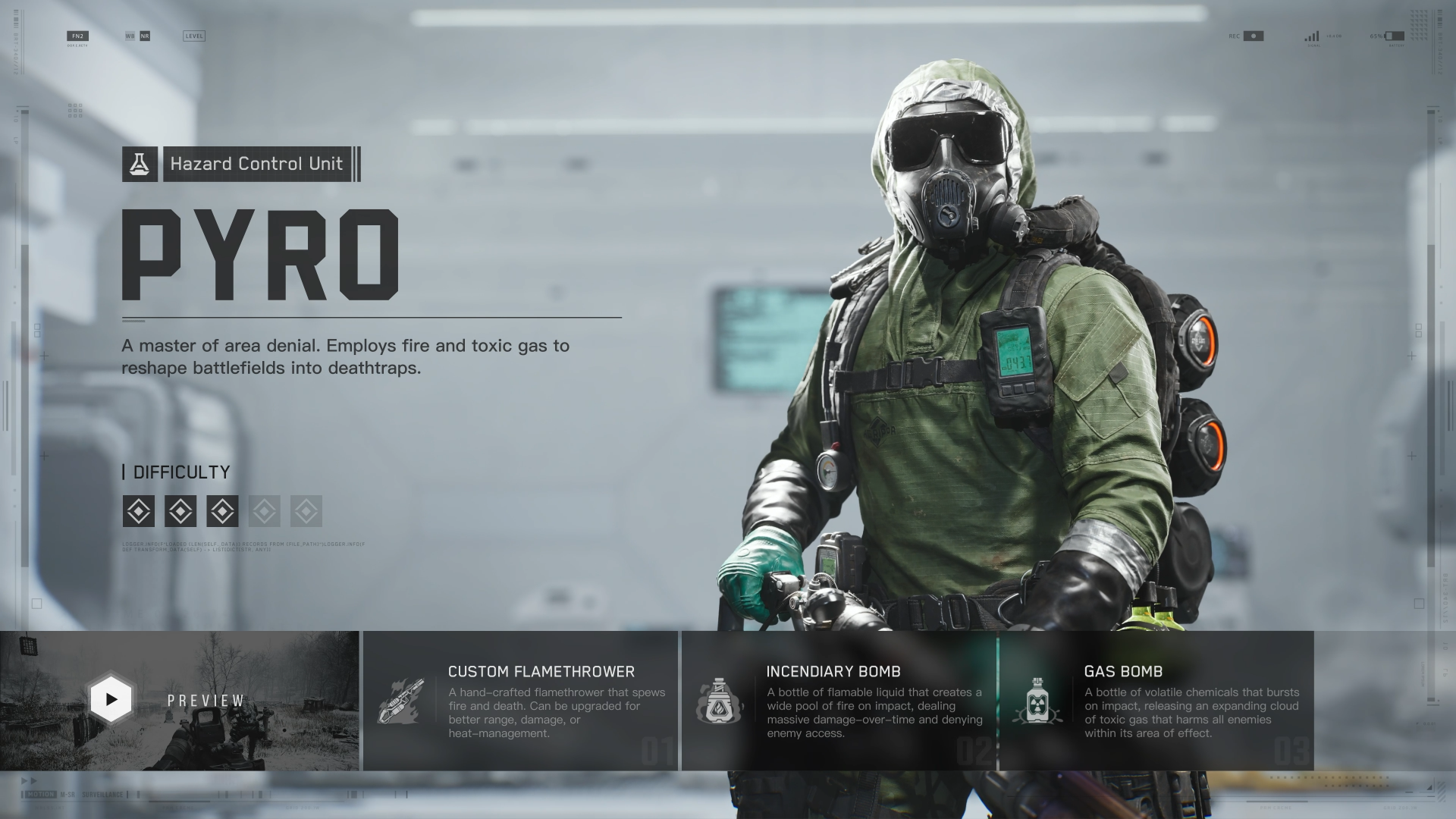This screenshot has height=819, width=1456.
Task: Click the NR noise reduction icon
Action: coord(145,35)
